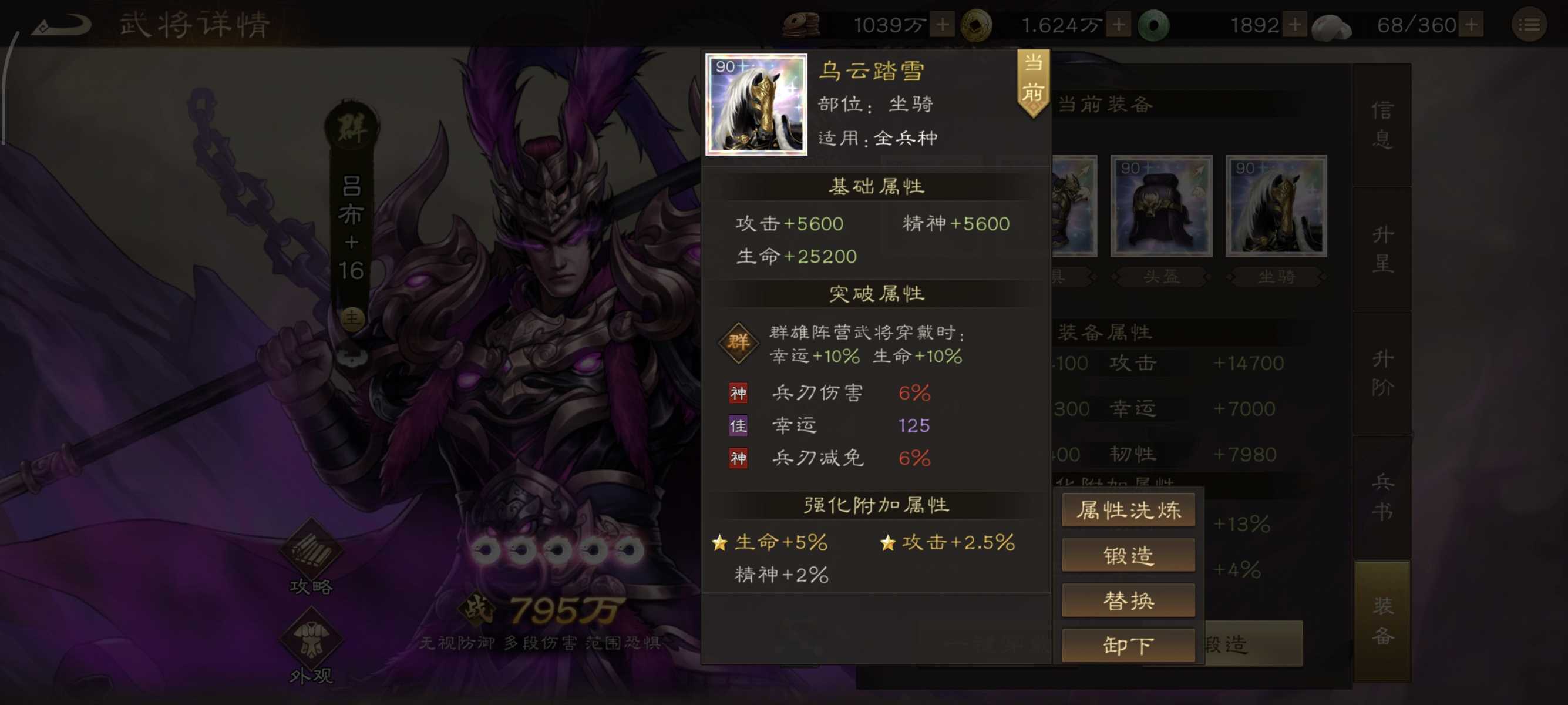Switch to the 信息 tab
Viewport: 1568px width, 705px height.
1384,126
